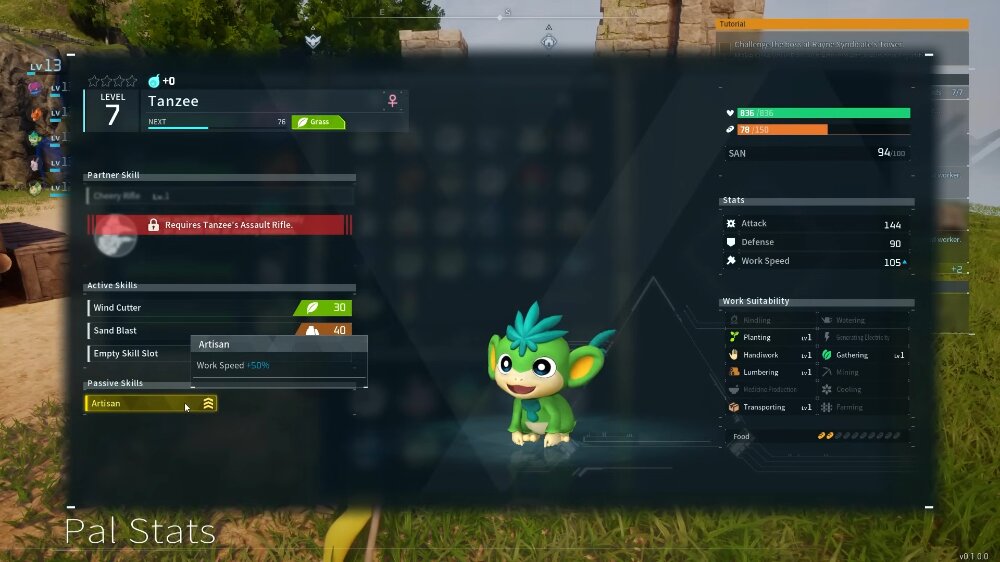Click the locked Assault Rifle partner skill bar

(x=221, y=225)
